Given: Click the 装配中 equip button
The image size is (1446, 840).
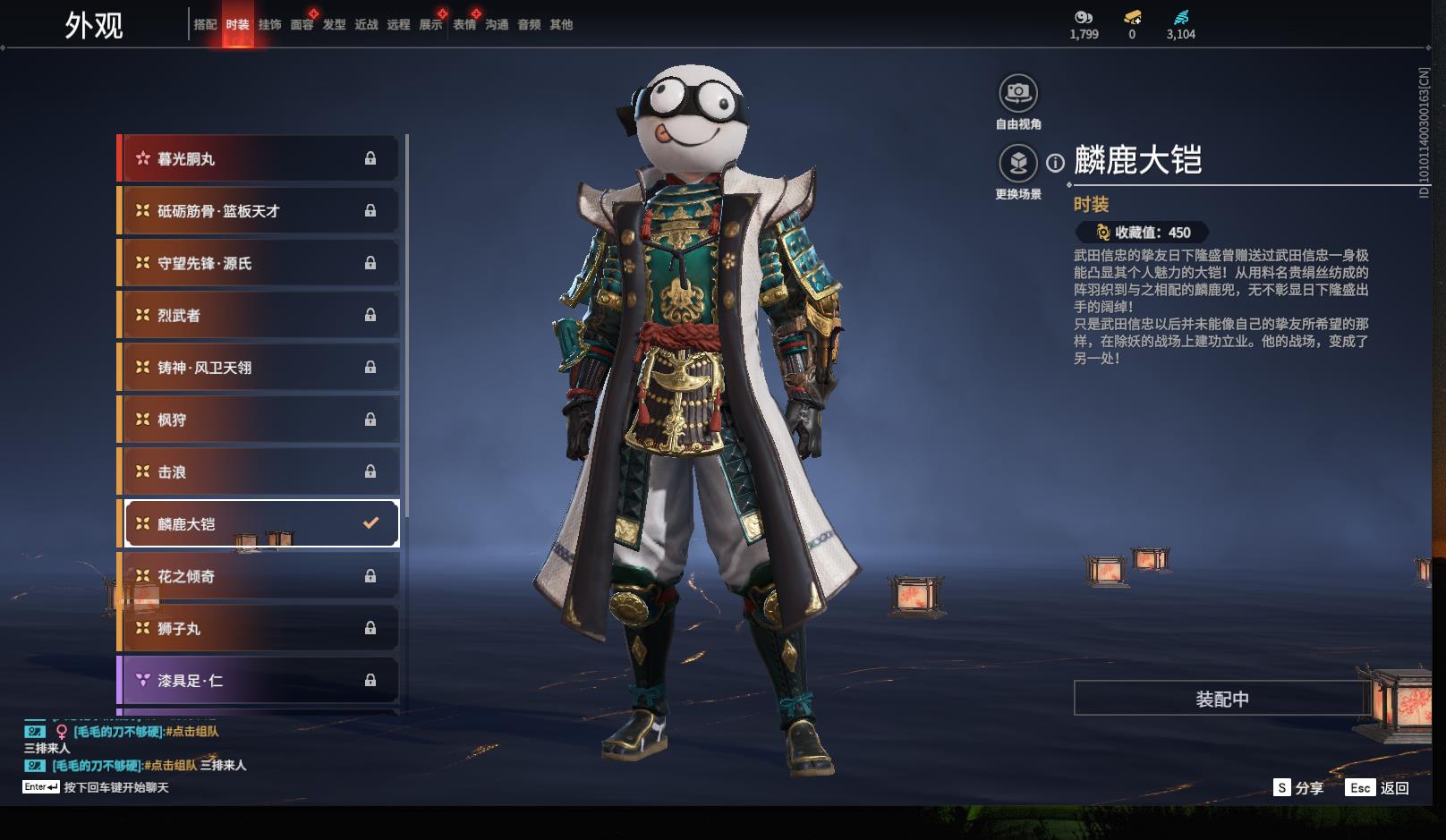Looking at the screenshot, I should click(x=1221, y=699).
